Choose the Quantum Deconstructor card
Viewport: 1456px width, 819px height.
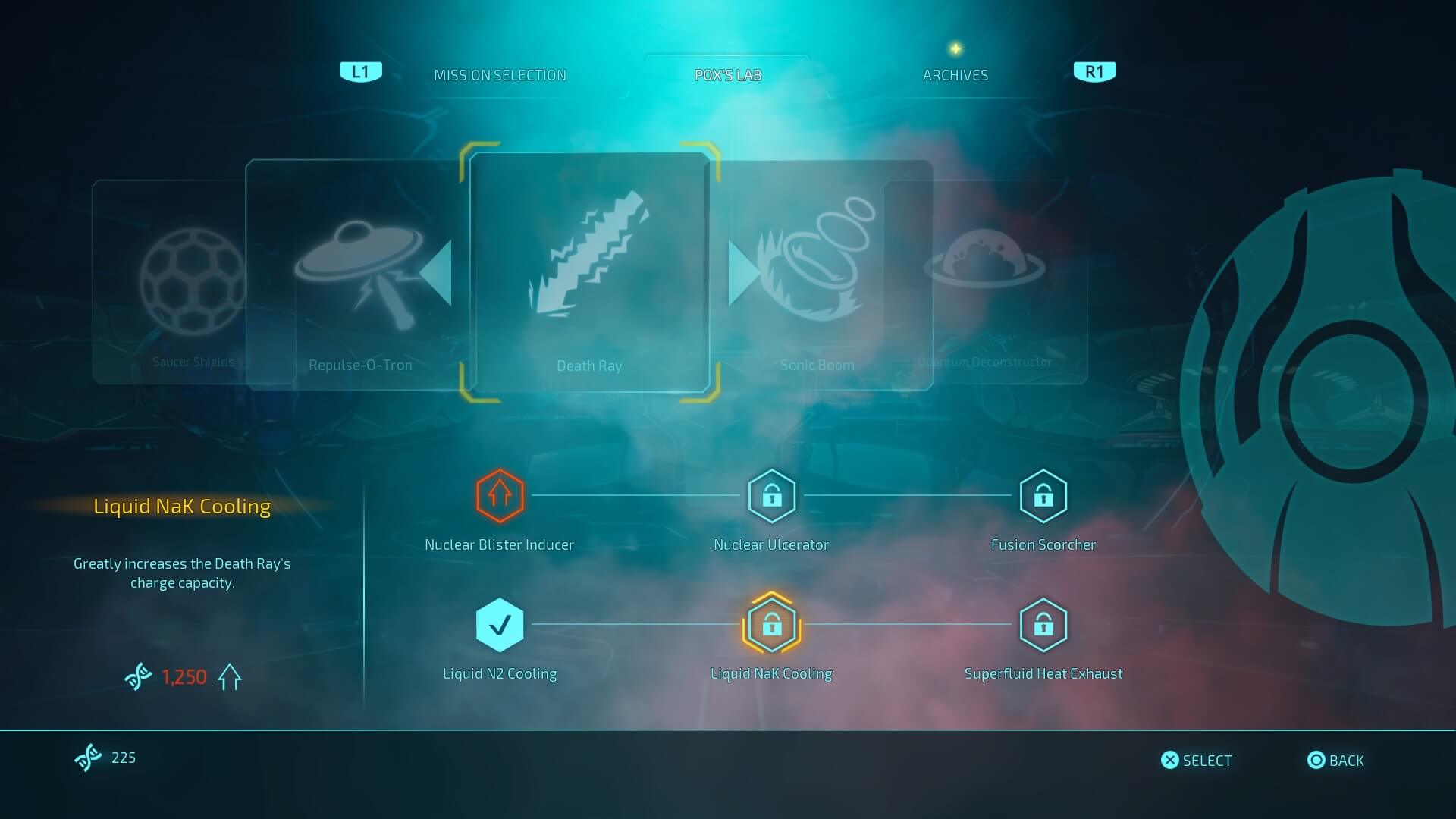[x=1001, y=281]
